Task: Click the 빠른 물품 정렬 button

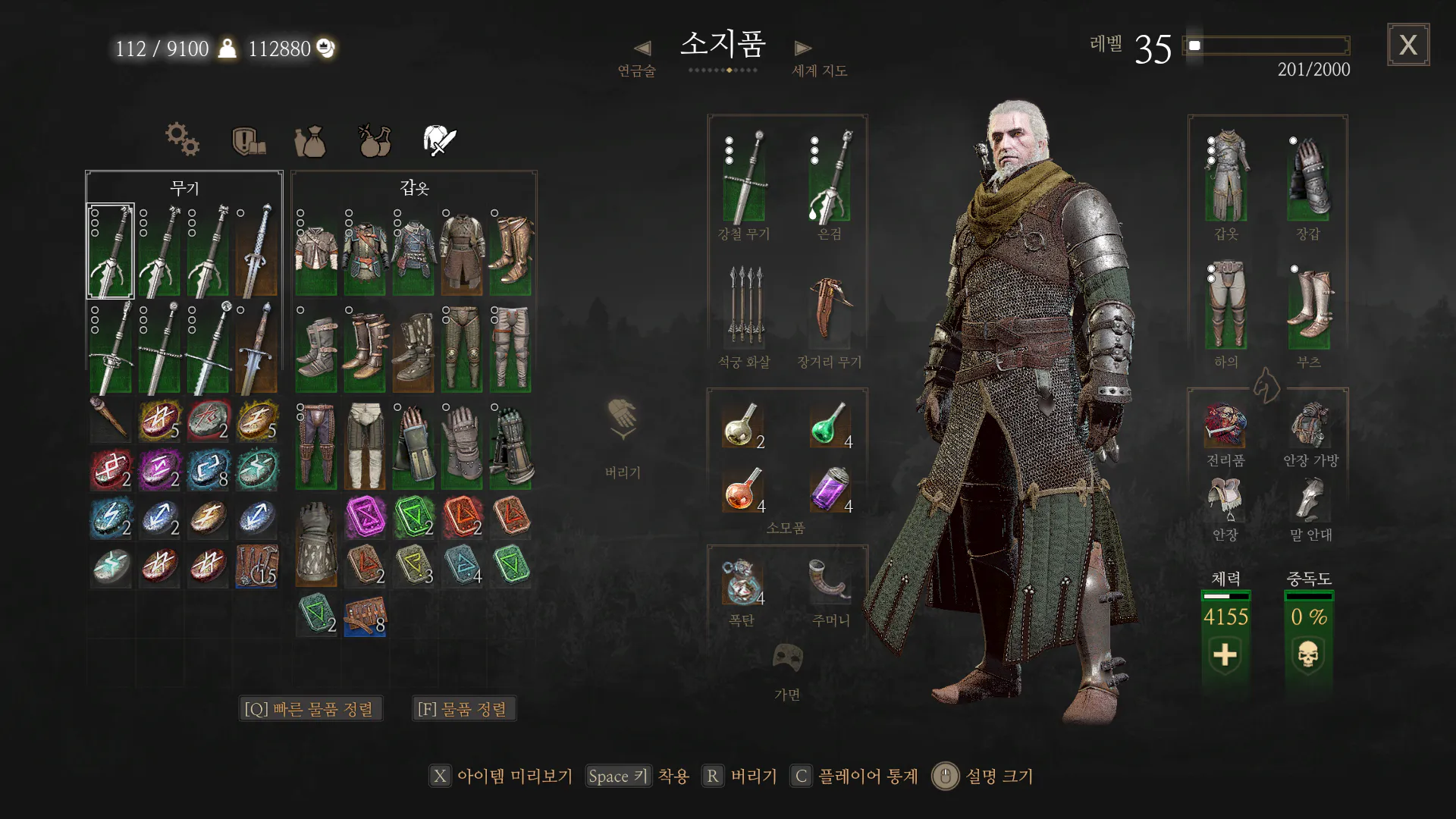Action: point(309,709)
